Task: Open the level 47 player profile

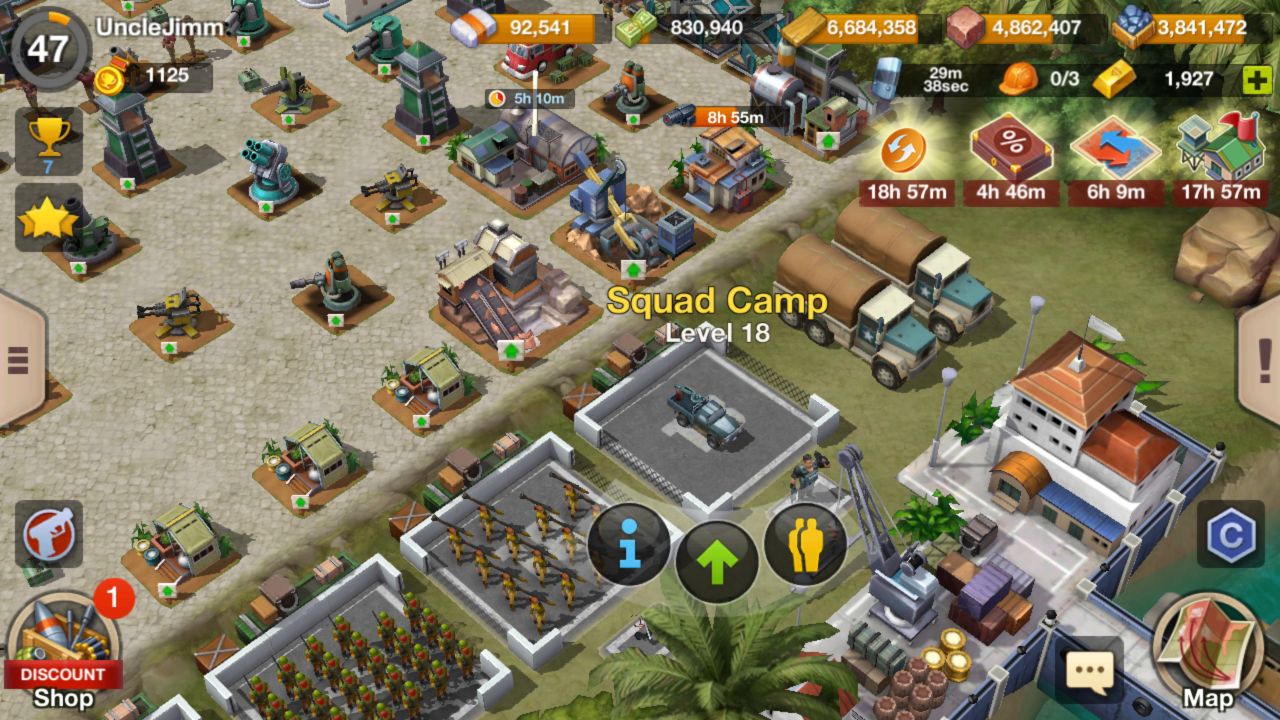Action: [x=48, y=47]
